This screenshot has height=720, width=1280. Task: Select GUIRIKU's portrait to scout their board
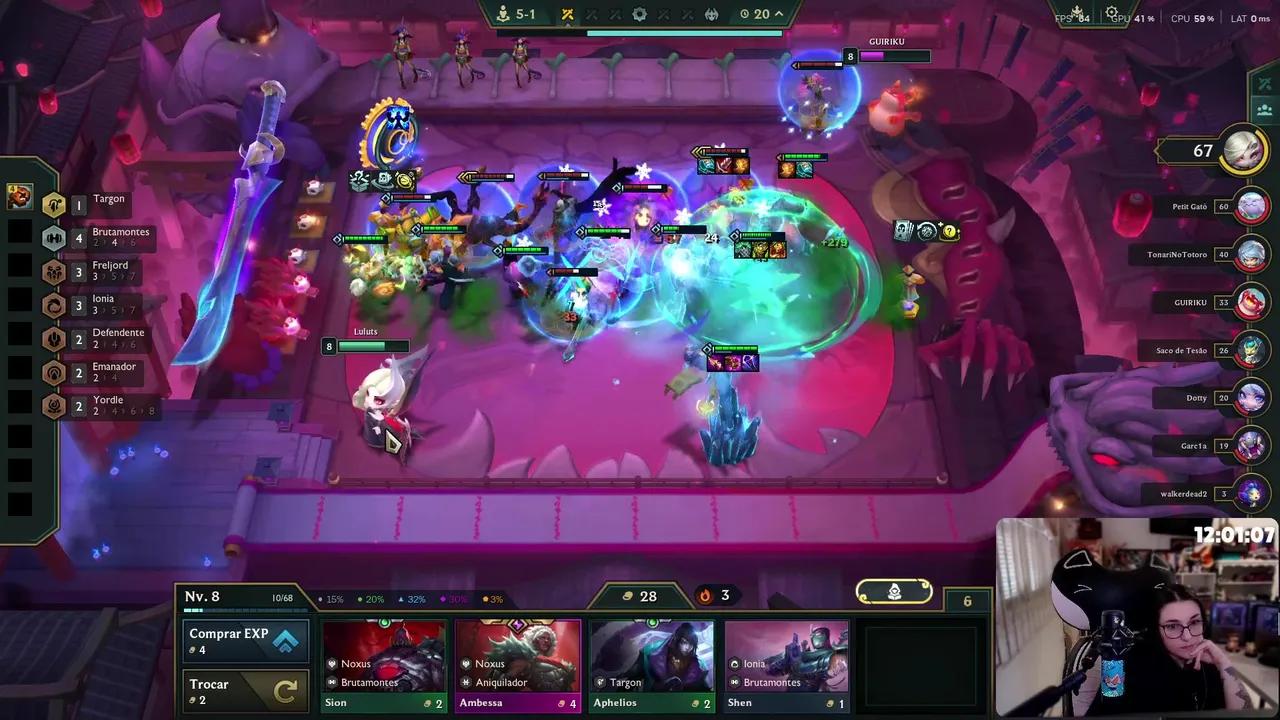coord(1251,302)
